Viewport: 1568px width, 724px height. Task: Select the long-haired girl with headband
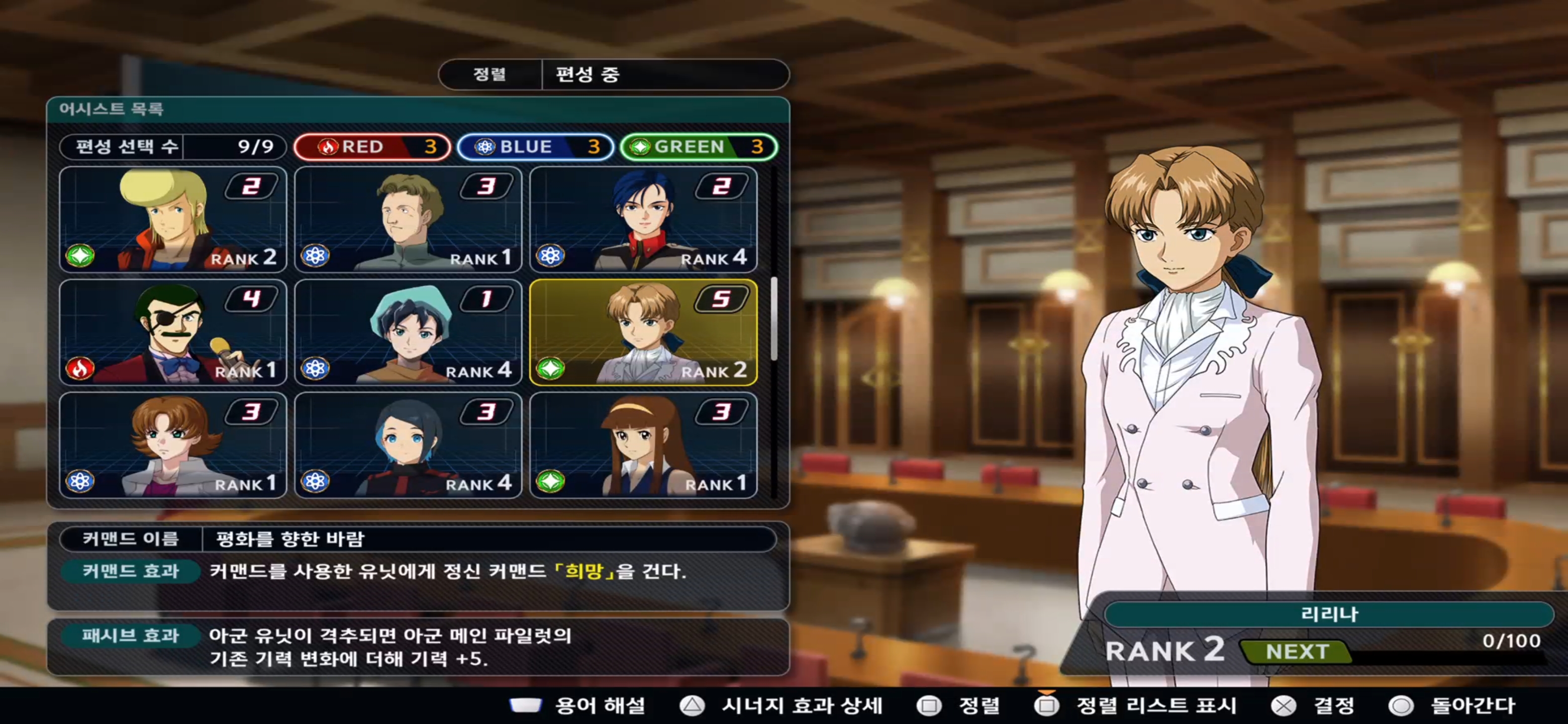[x=643, y=445]
